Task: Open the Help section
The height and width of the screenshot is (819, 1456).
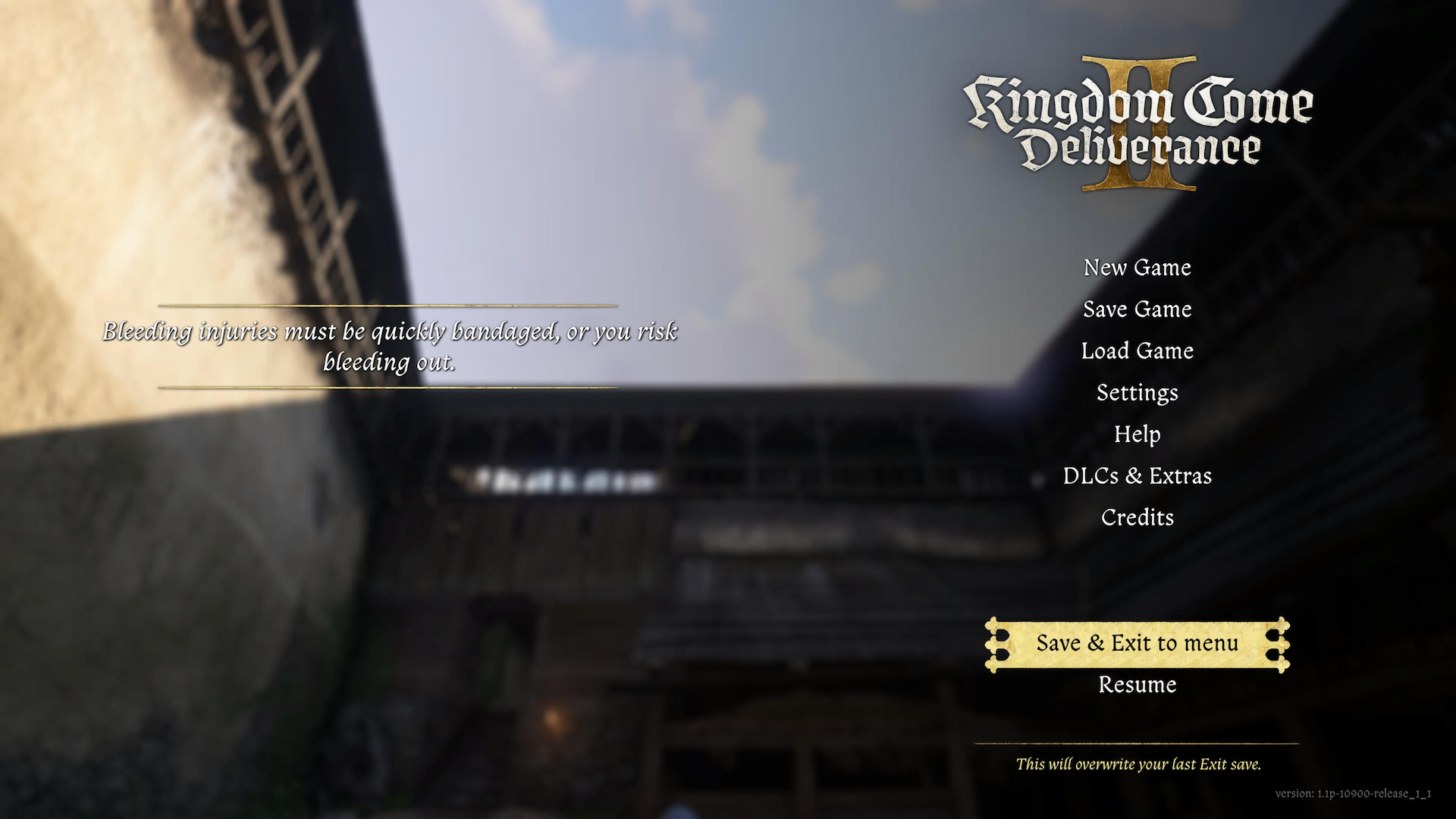Action: [1137, 435]
